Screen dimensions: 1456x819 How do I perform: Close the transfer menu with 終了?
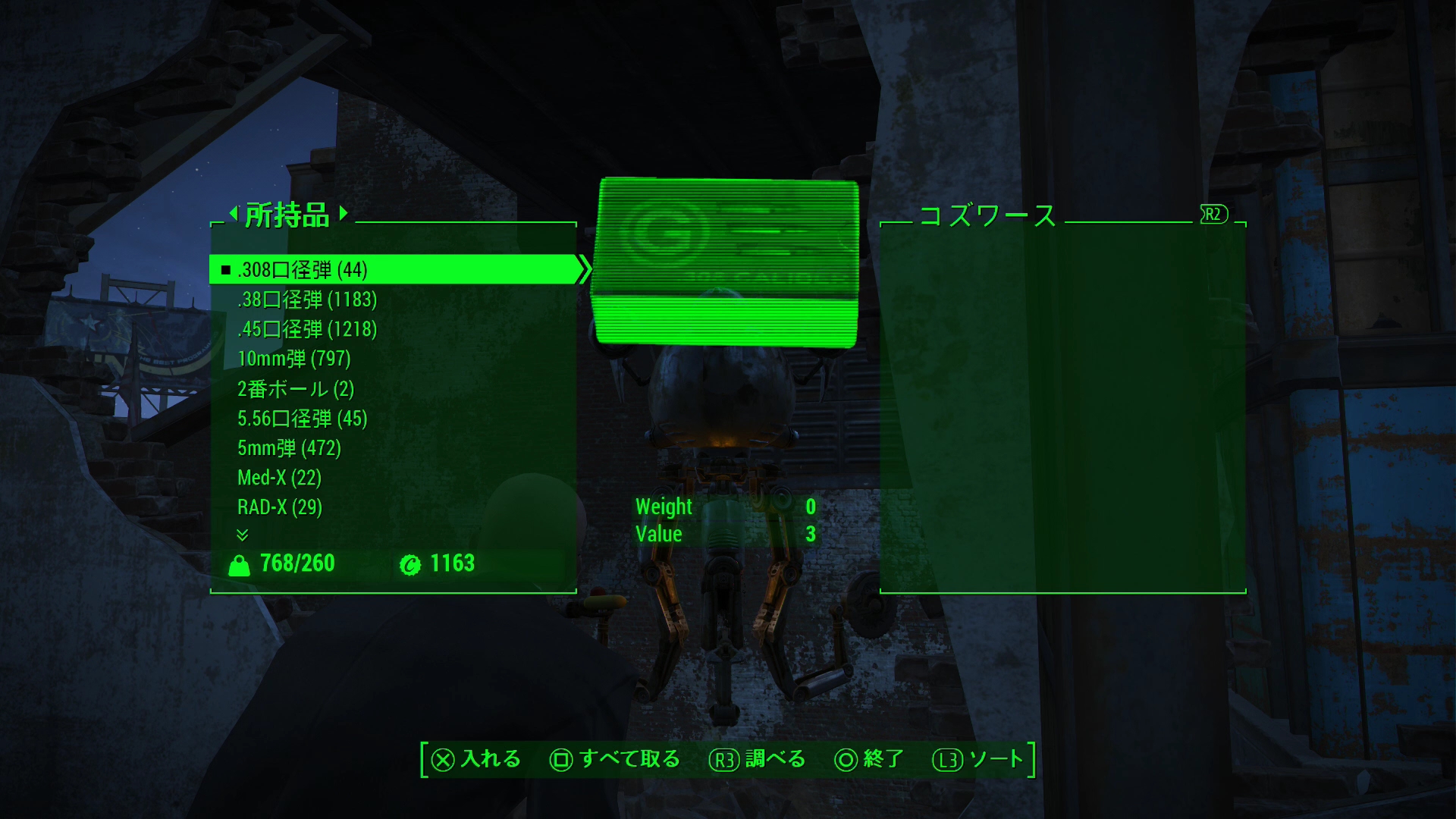pyautogui.click(x=869, y=759)
